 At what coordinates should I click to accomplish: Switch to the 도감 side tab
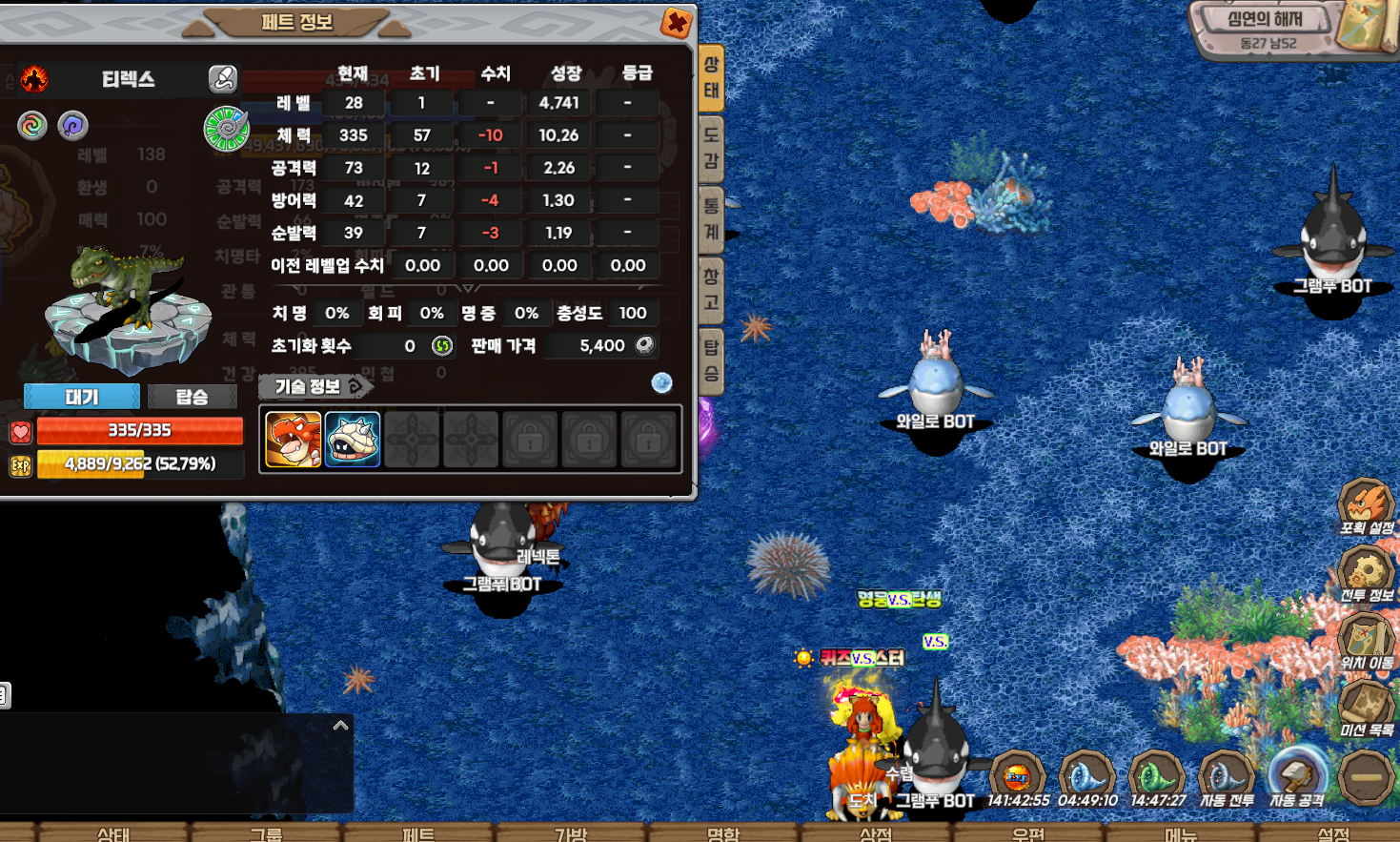[711, 149]
